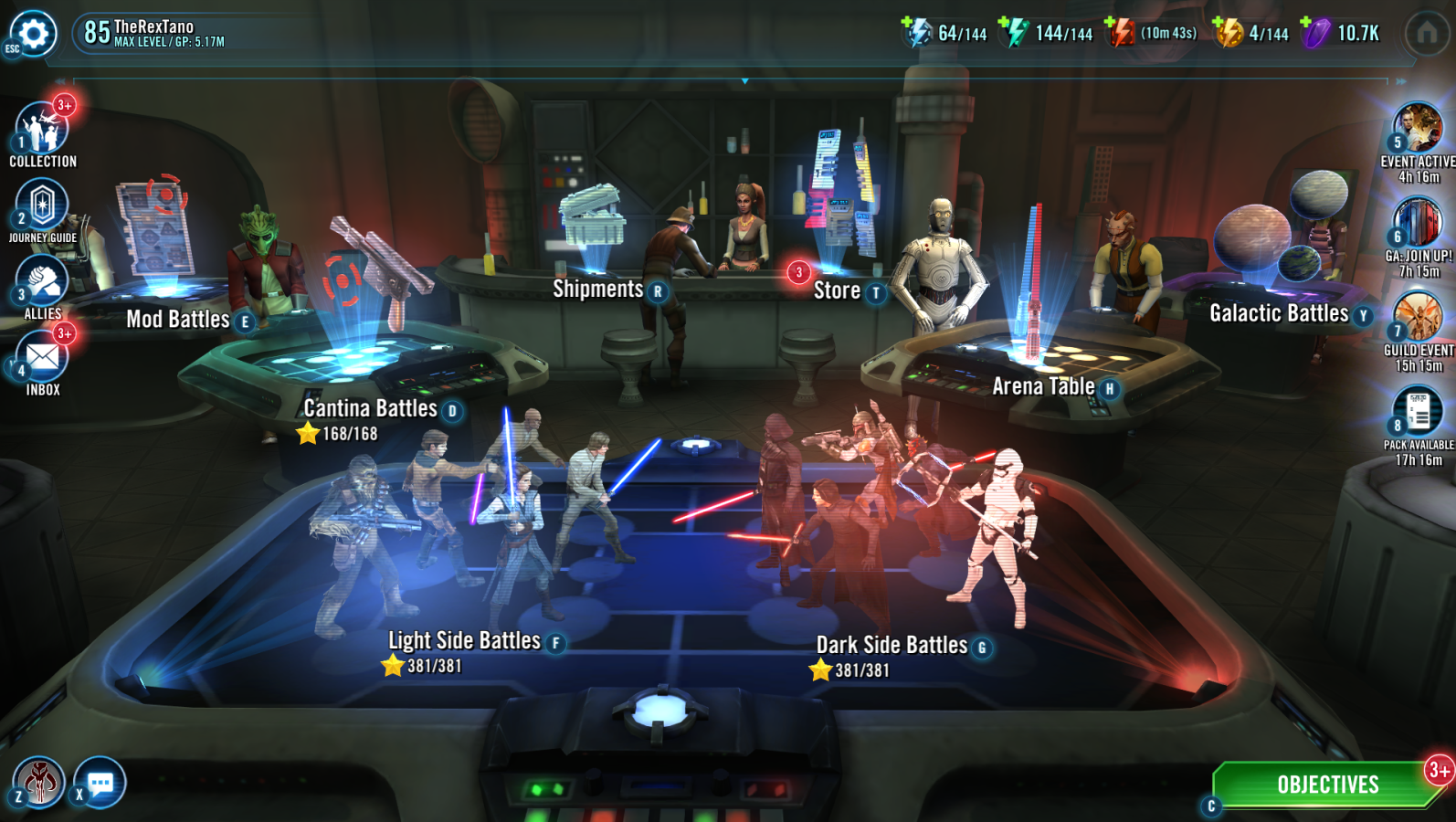The width and height of the screenshot is (1456, 822).
Task: Enter Cantina Battles table
Action: pos(370,408)
